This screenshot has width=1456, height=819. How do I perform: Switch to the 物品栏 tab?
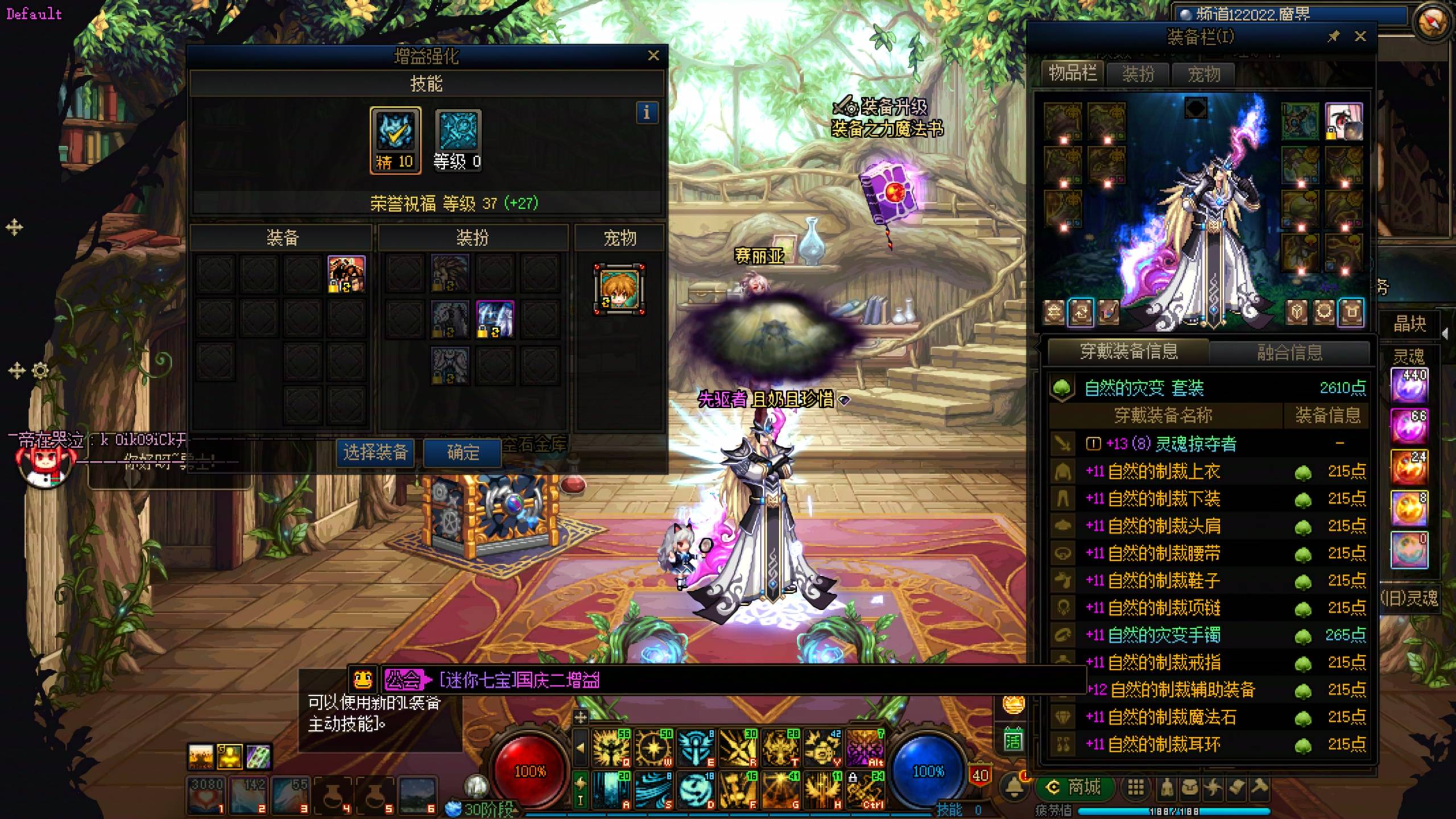coord(1072,73)
